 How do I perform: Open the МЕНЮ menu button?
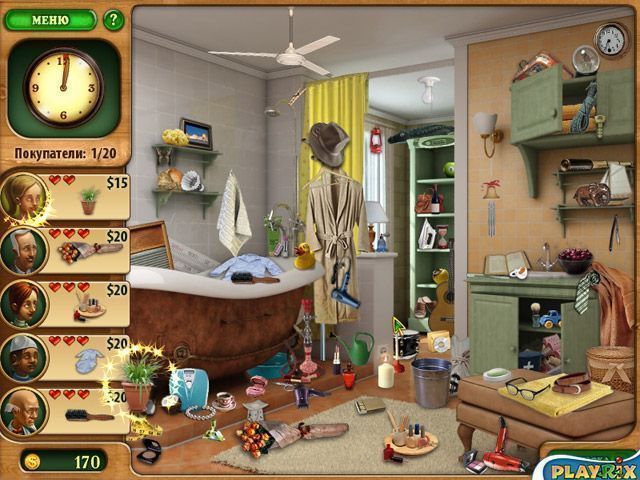(x=50, y=19)
